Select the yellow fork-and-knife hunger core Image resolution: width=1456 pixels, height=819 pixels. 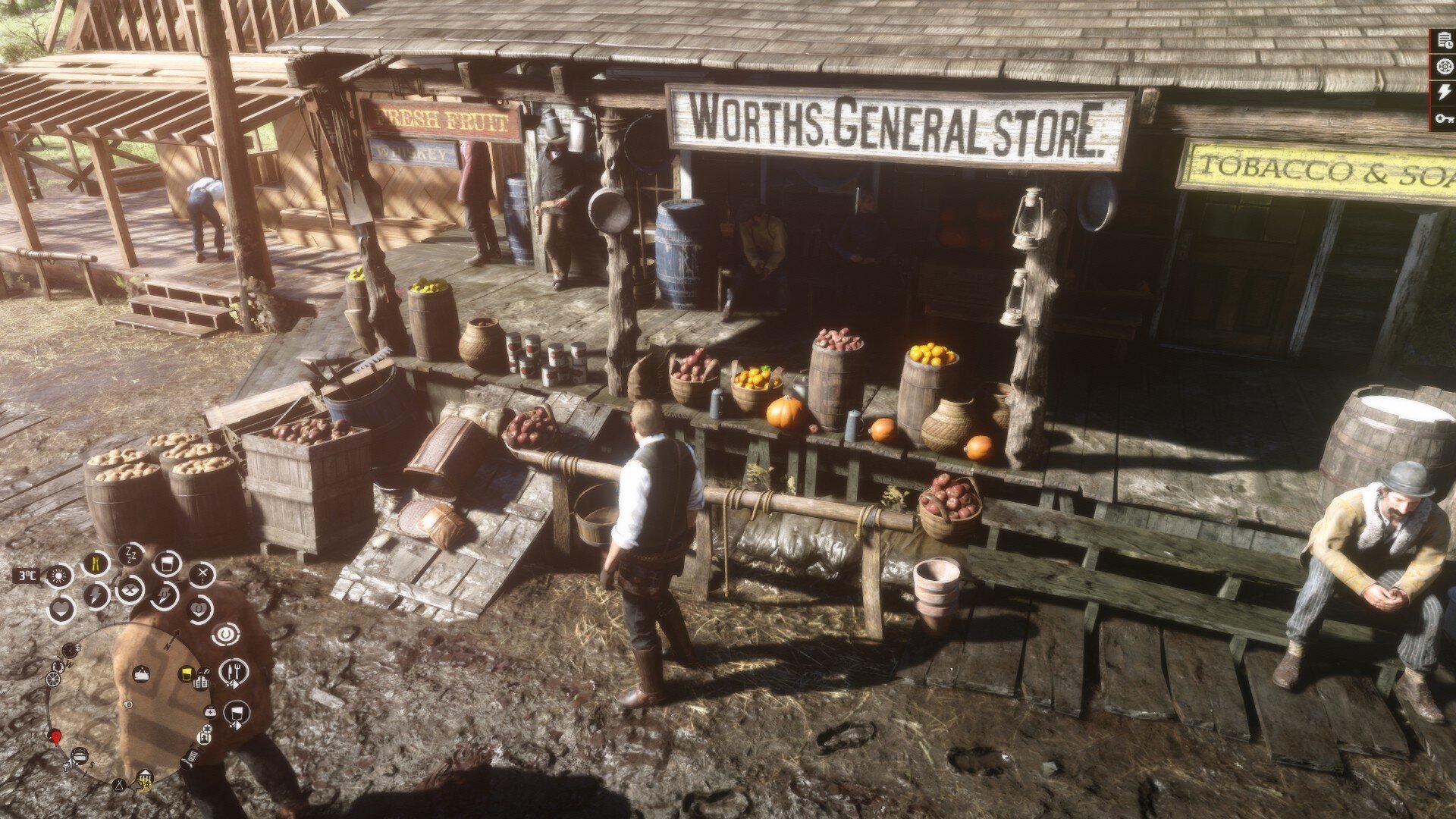pos(96,563)
